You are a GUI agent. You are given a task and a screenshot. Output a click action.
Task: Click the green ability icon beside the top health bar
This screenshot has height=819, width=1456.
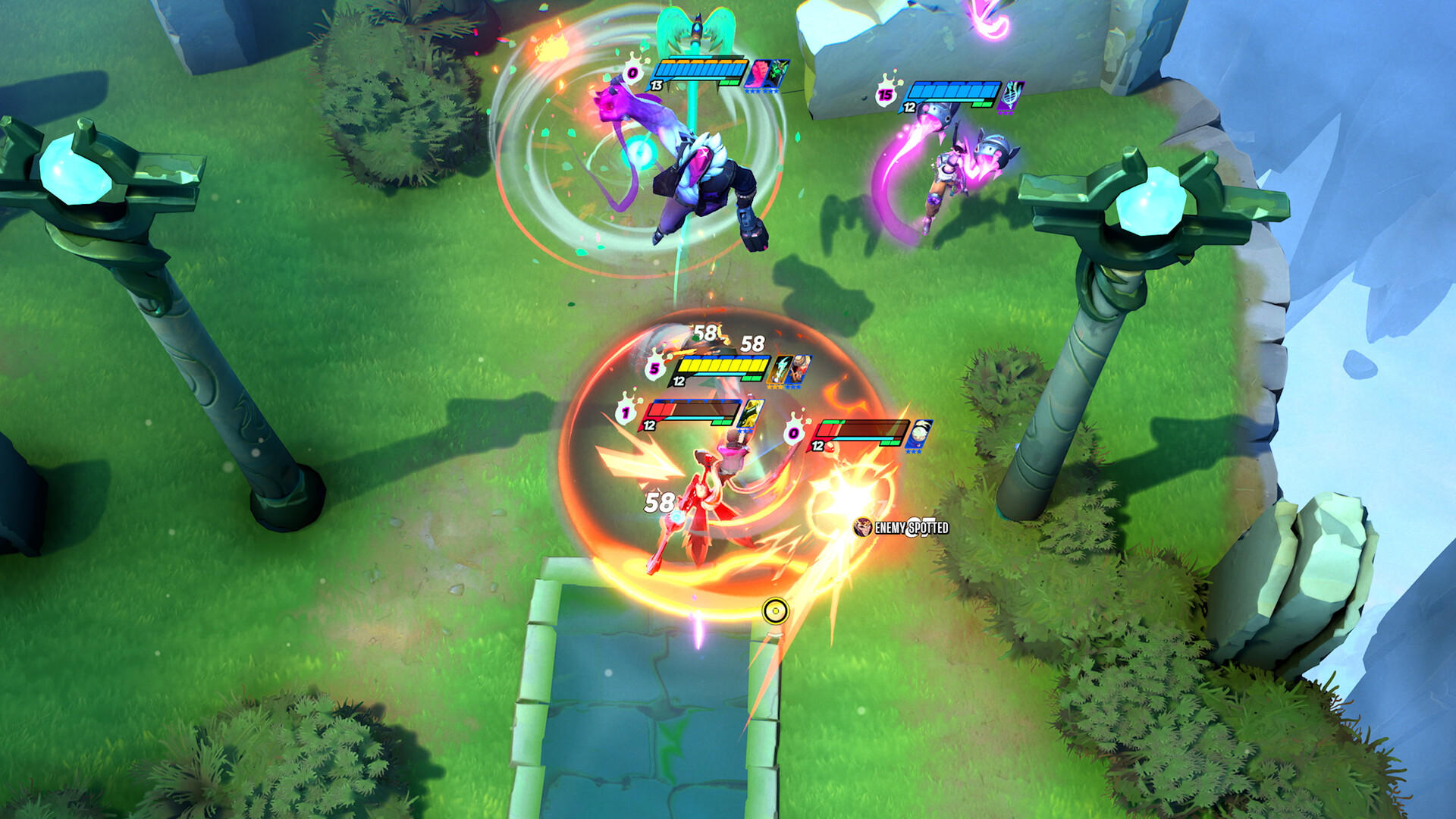(780, 72)
